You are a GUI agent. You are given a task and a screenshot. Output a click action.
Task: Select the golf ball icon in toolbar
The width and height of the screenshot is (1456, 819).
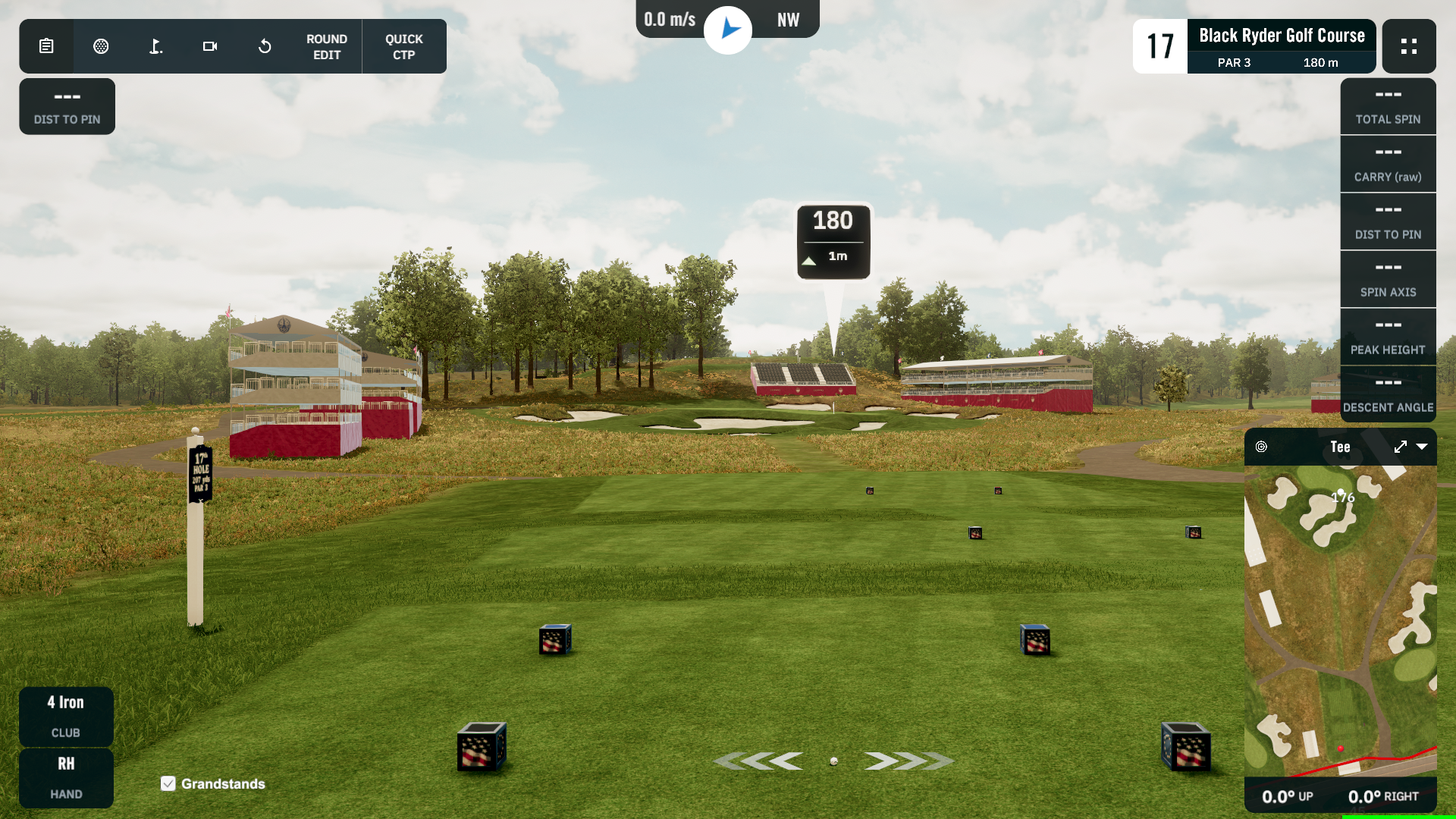(x=101, y=46)
